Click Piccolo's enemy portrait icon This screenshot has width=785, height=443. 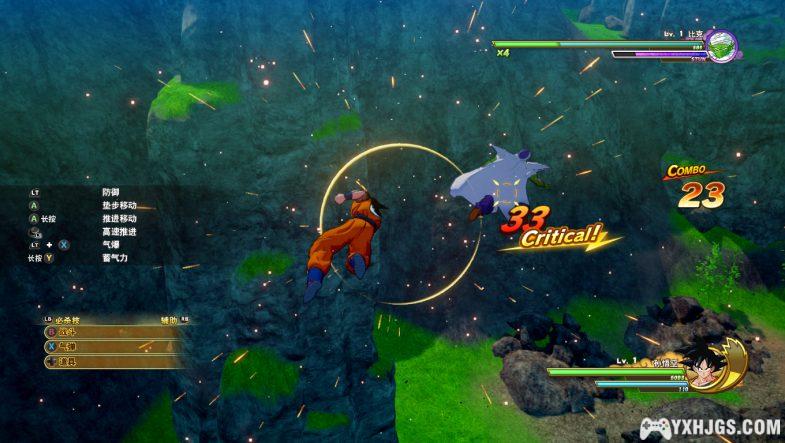(721, 46)
